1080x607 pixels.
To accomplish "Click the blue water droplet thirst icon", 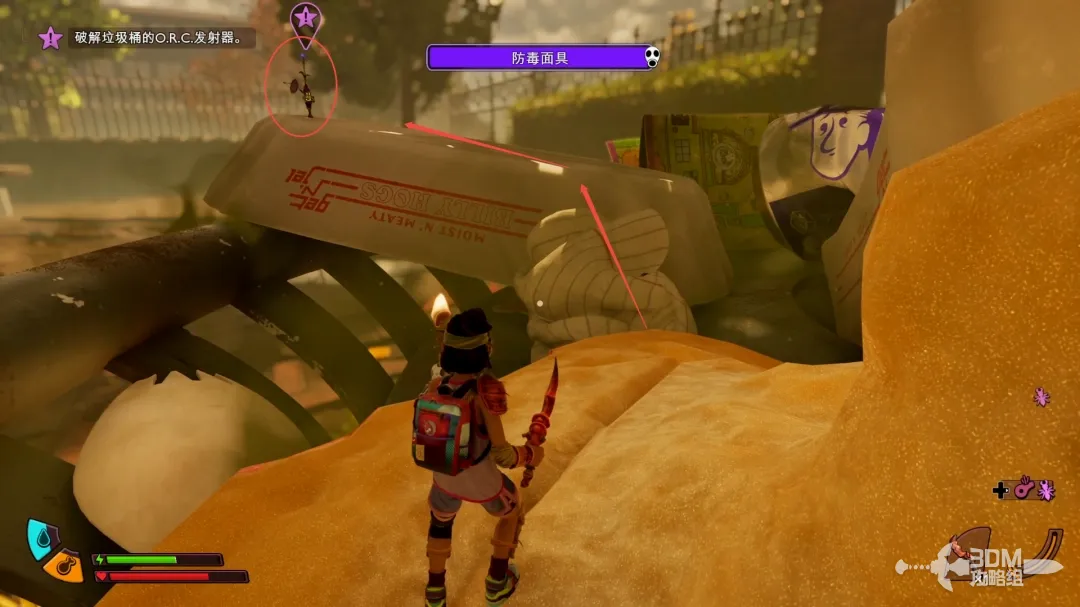I will (x=39, y=536).
